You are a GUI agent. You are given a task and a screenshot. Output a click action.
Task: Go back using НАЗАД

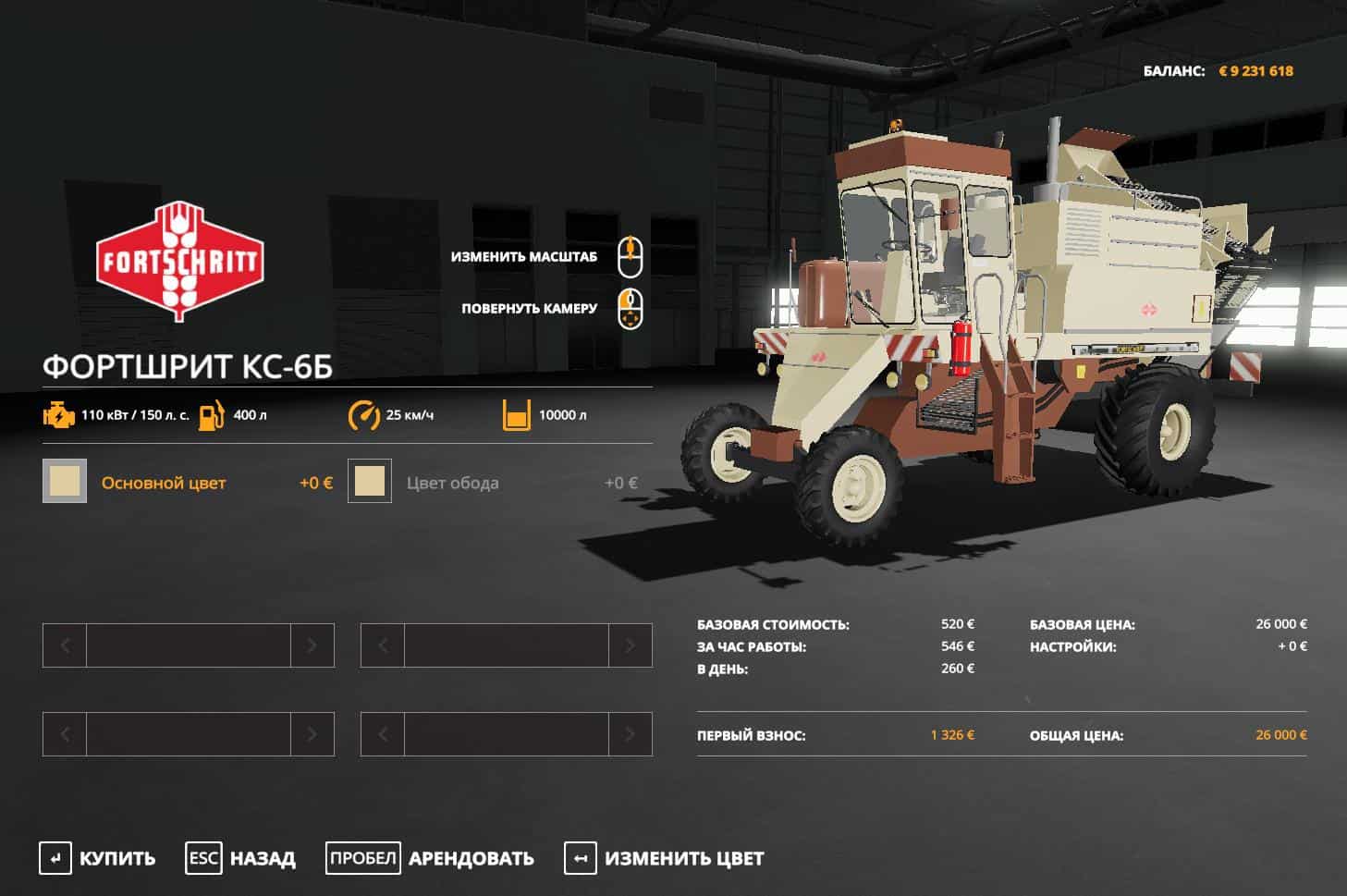coord(241,858)
